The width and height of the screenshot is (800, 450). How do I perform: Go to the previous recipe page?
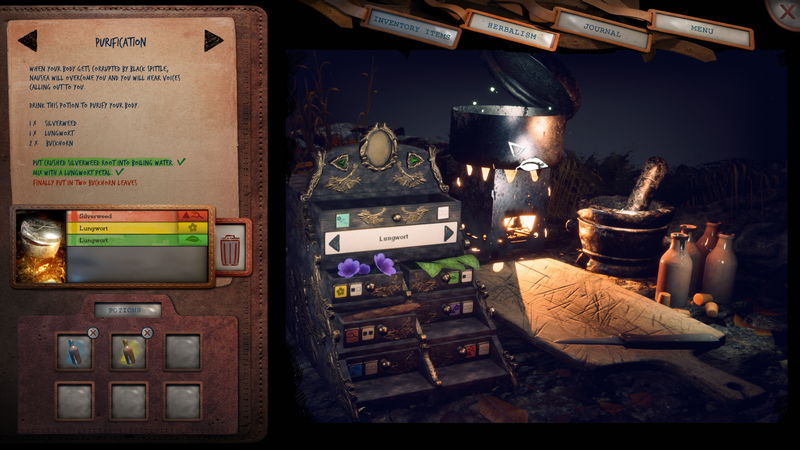coord(28,40)
